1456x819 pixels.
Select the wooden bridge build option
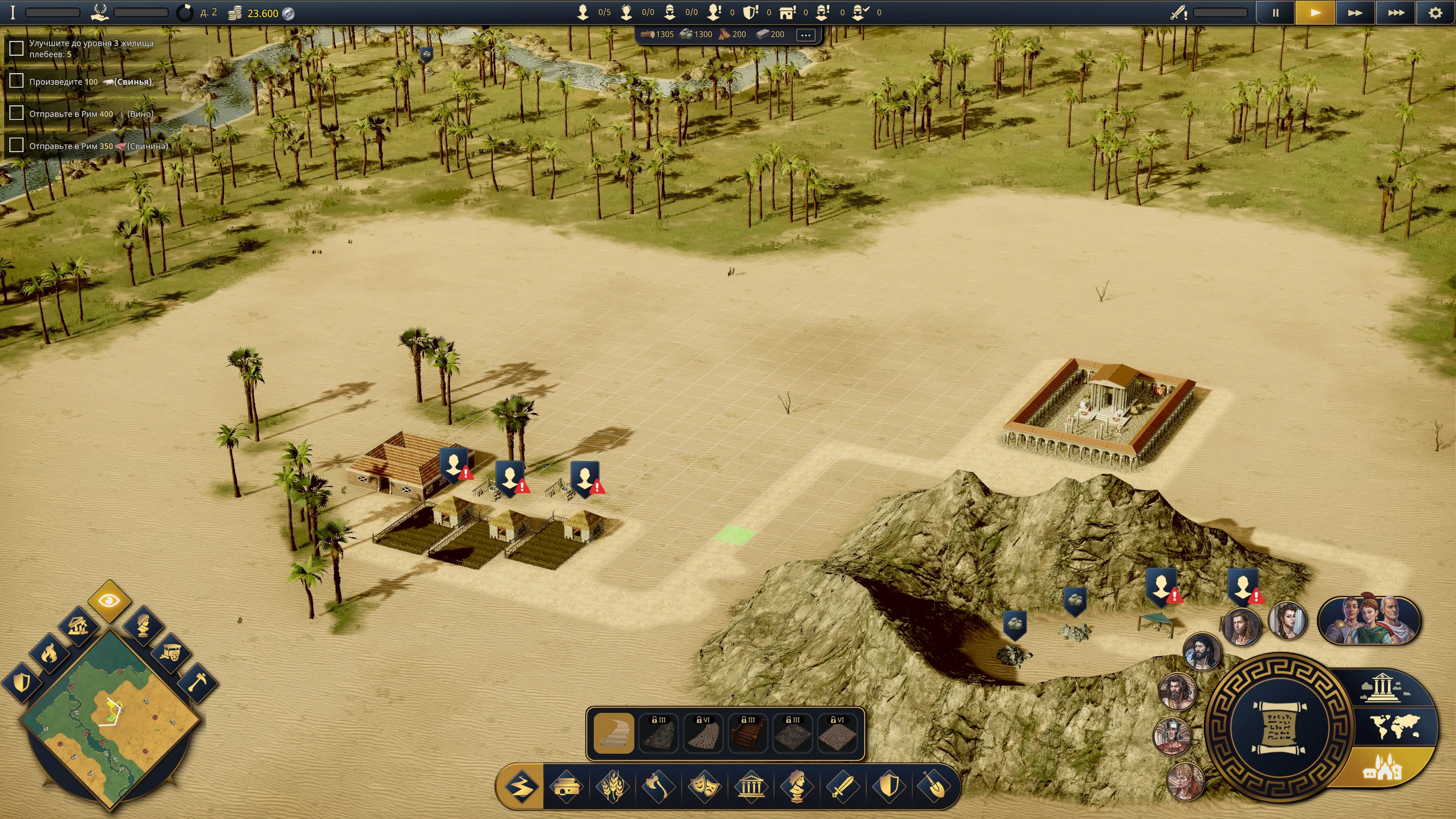(748, 733)
